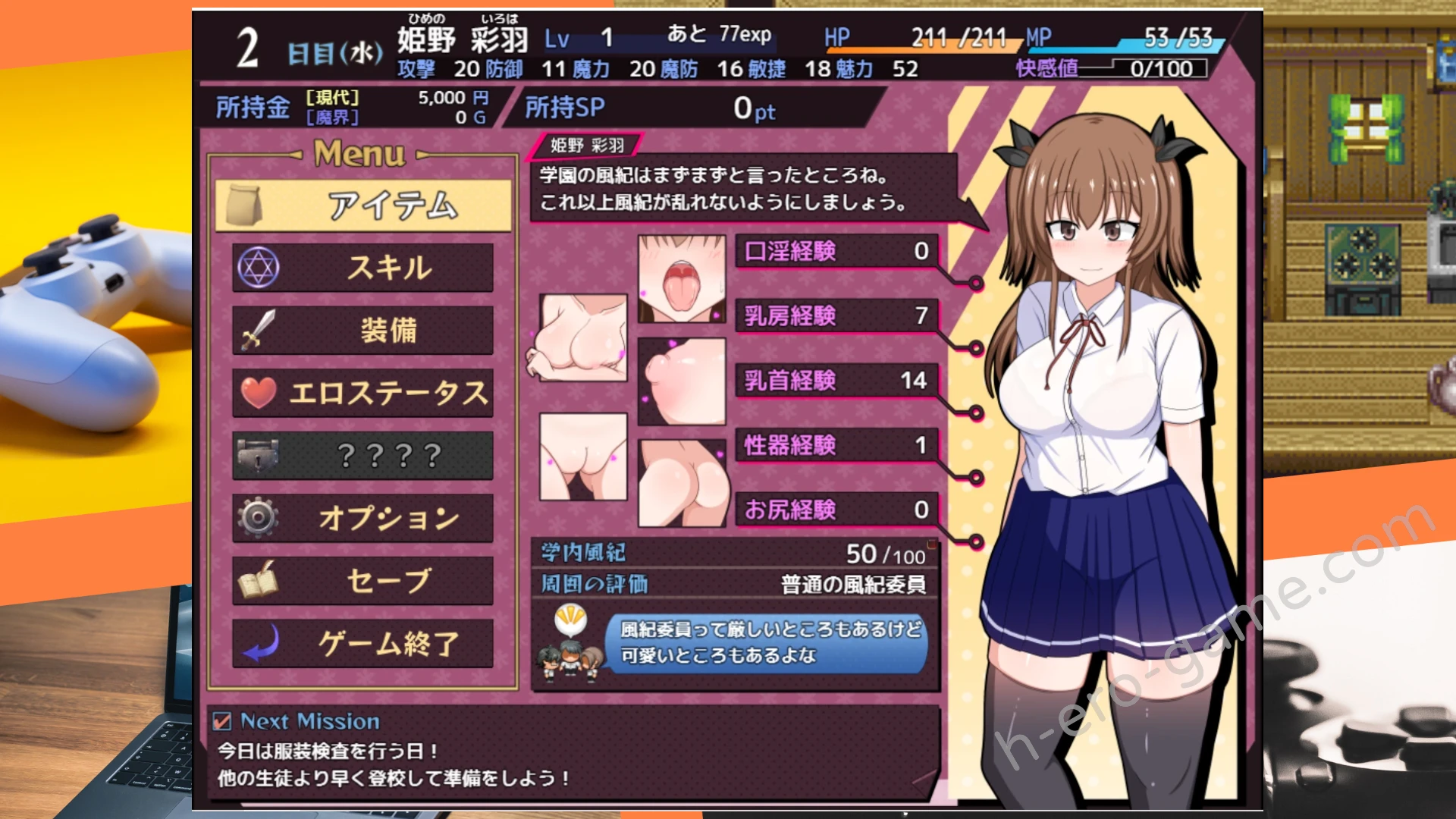This screenshot has width=1456, height=819.
Task: Open the アイテム (Item) menu
Action: [x=363, y=206]
